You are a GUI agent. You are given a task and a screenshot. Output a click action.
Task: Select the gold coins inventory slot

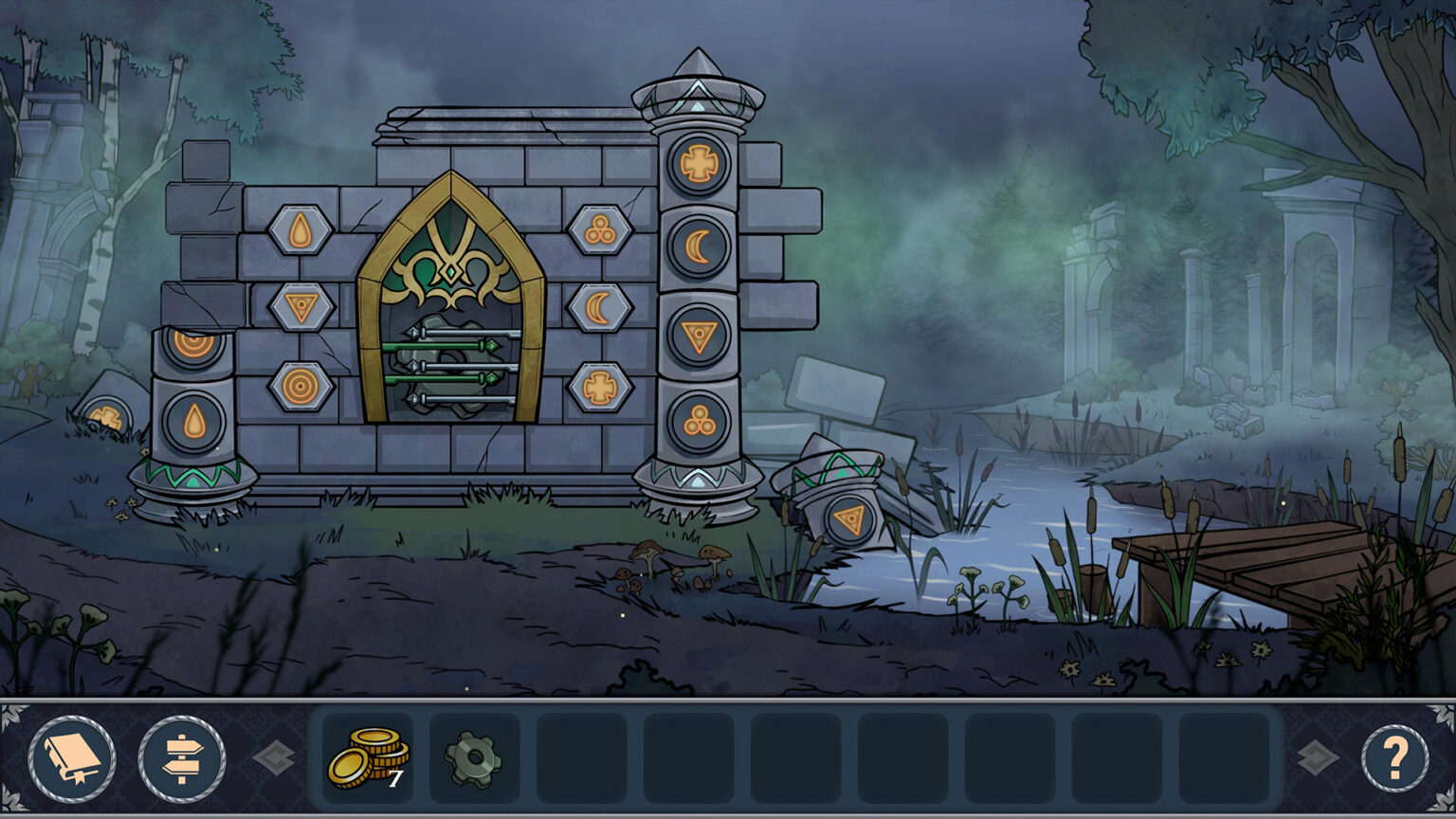pyautogui.click(x=368, y=757)
